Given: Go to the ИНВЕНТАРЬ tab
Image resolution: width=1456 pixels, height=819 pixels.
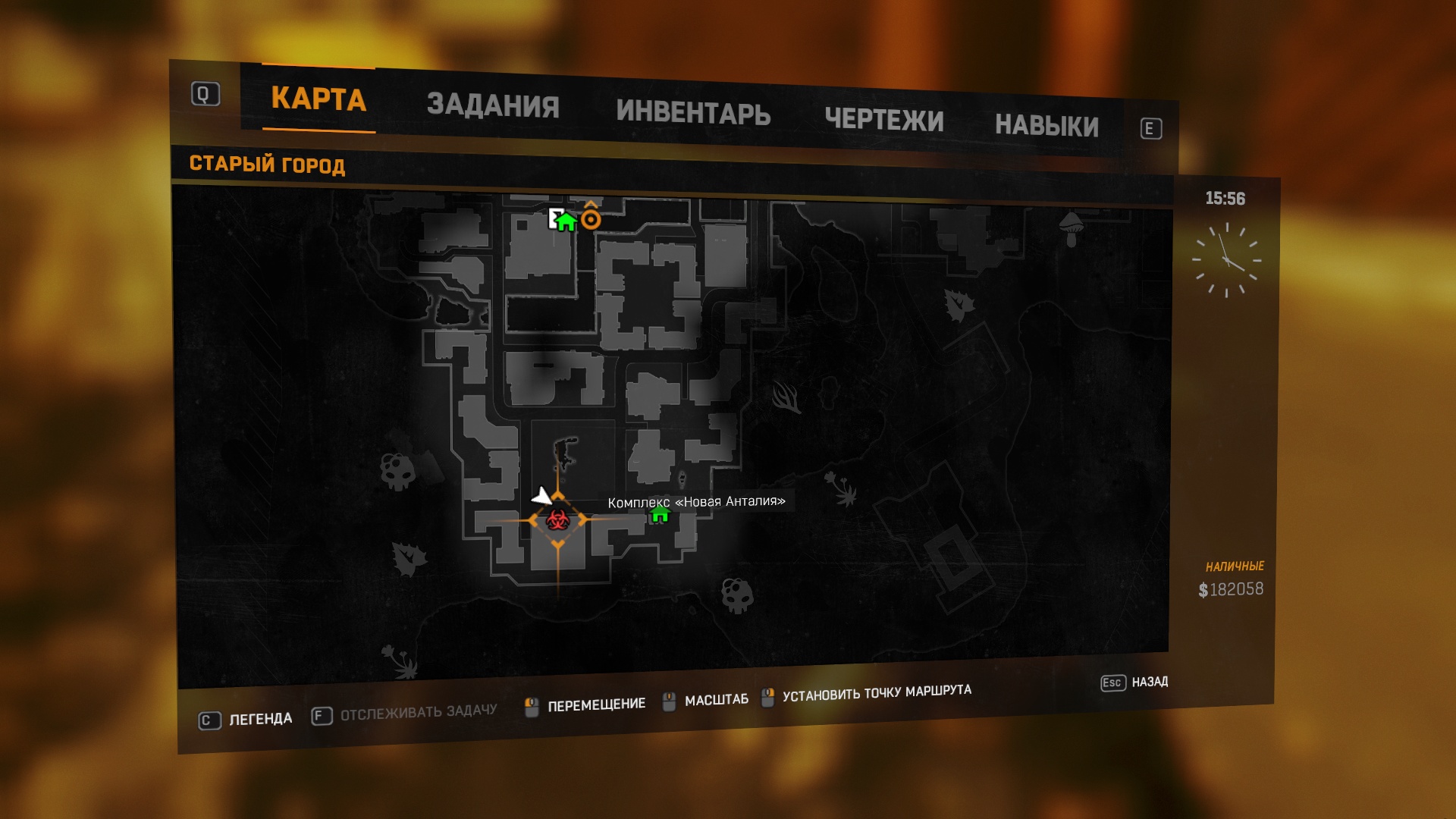Looking at the screenshot, I should point(693,113).
